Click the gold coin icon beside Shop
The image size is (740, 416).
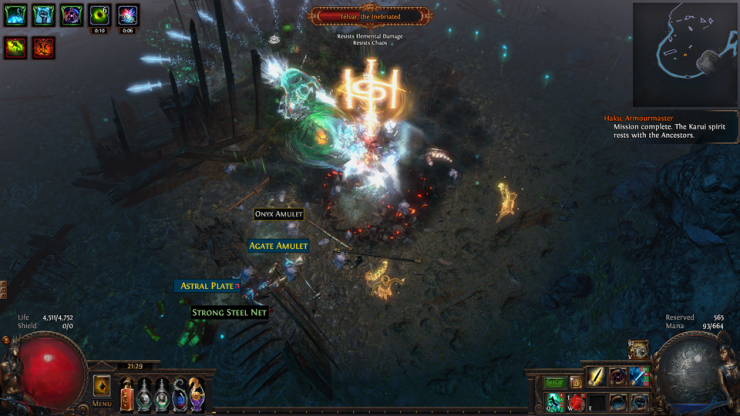point(576,382)
